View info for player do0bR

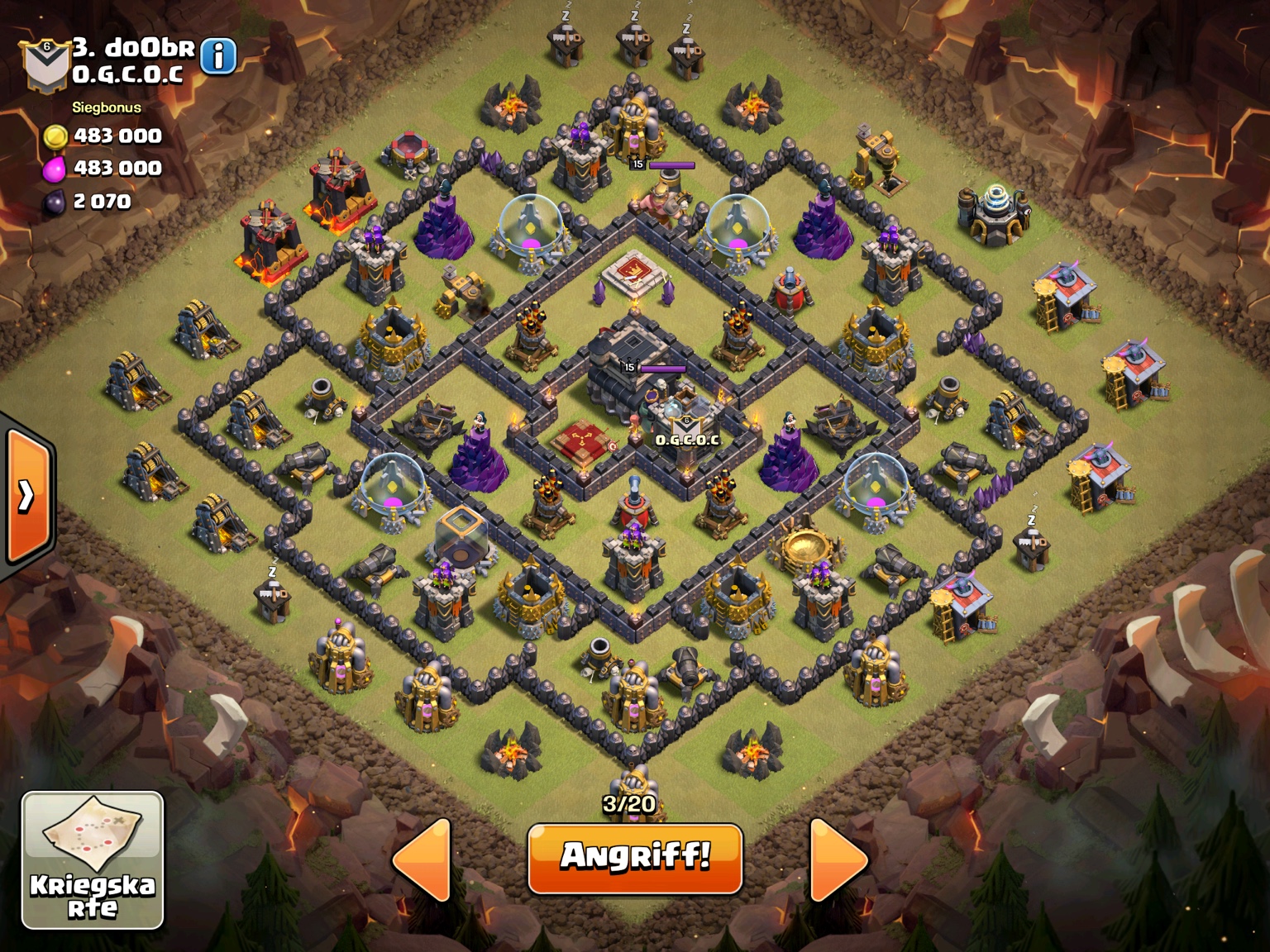click(218, 56)
